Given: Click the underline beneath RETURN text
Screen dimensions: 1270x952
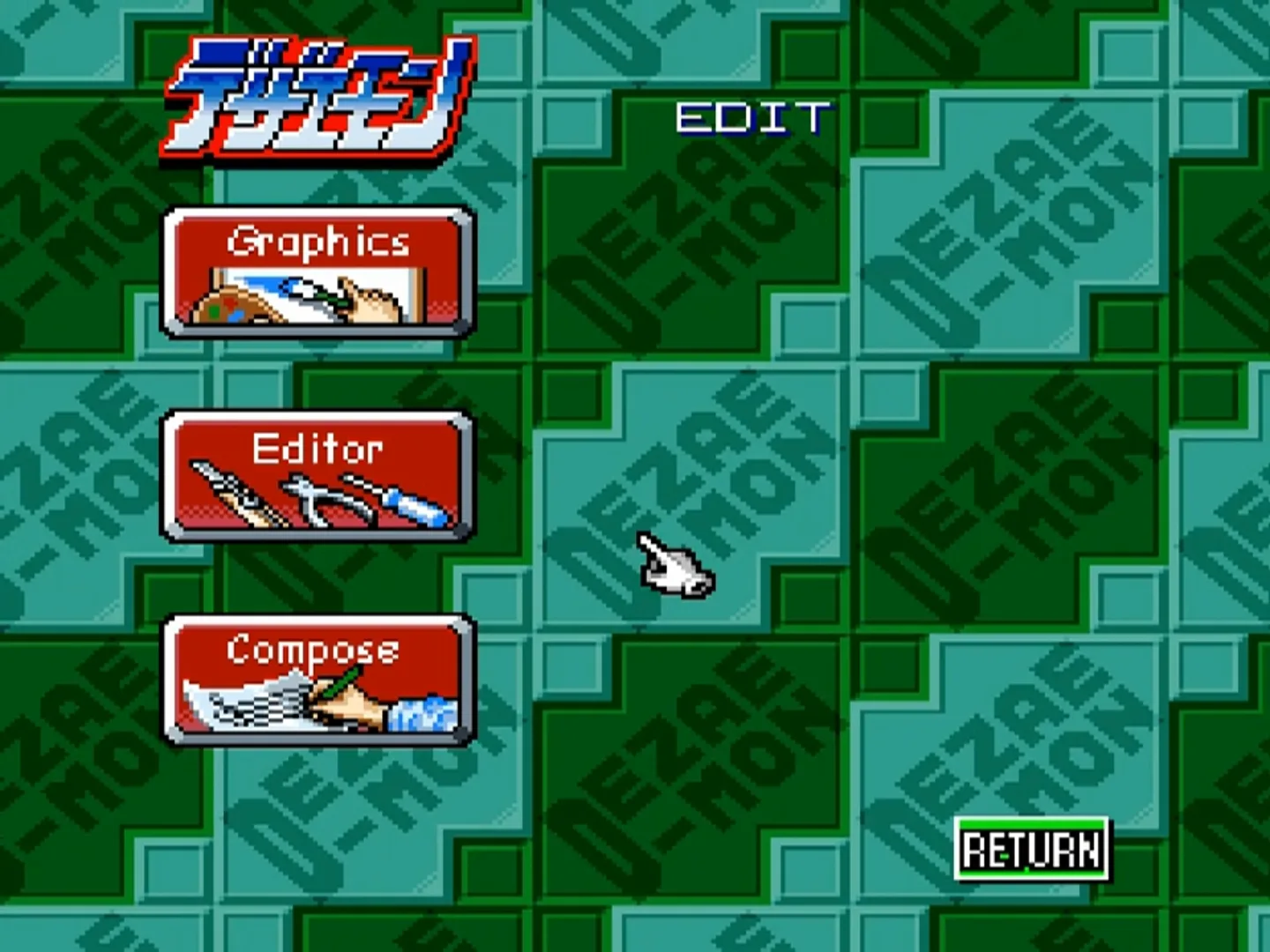Looking at the screenshot, I should pos(1030,873).
